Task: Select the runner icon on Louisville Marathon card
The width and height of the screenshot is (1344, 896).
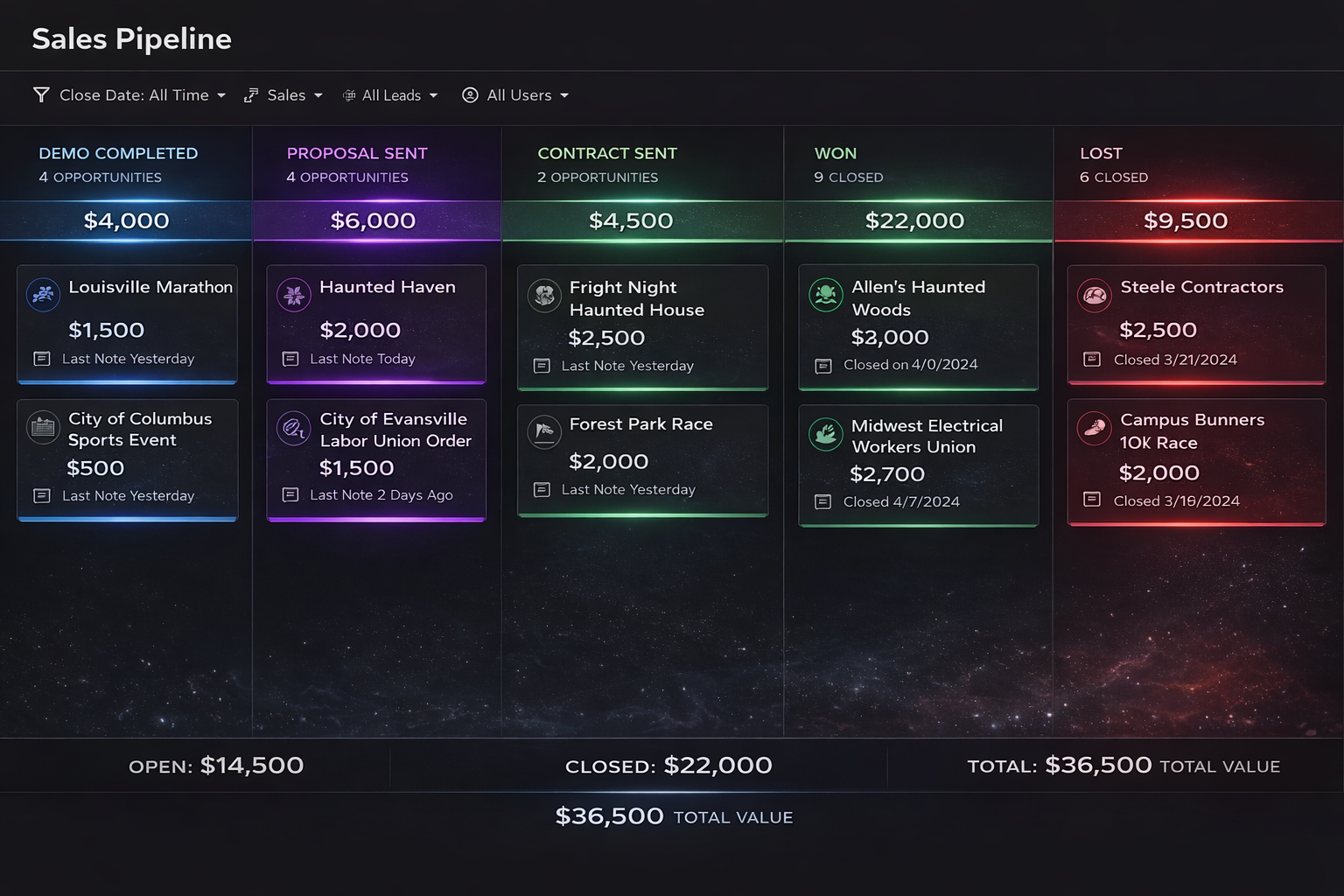Action: pos(43,295)
